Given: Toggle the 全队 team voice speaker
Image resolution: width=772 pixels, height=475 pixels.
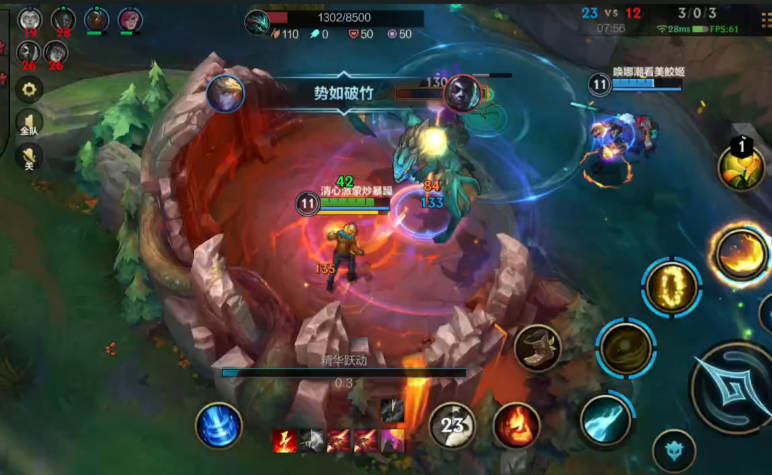Looking at the screenshot, I should pos(29,123).
